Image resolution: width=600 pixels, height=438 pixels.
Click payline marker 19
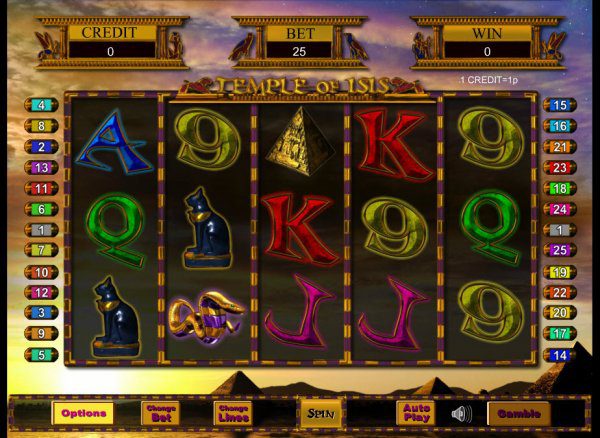point(559,271)
